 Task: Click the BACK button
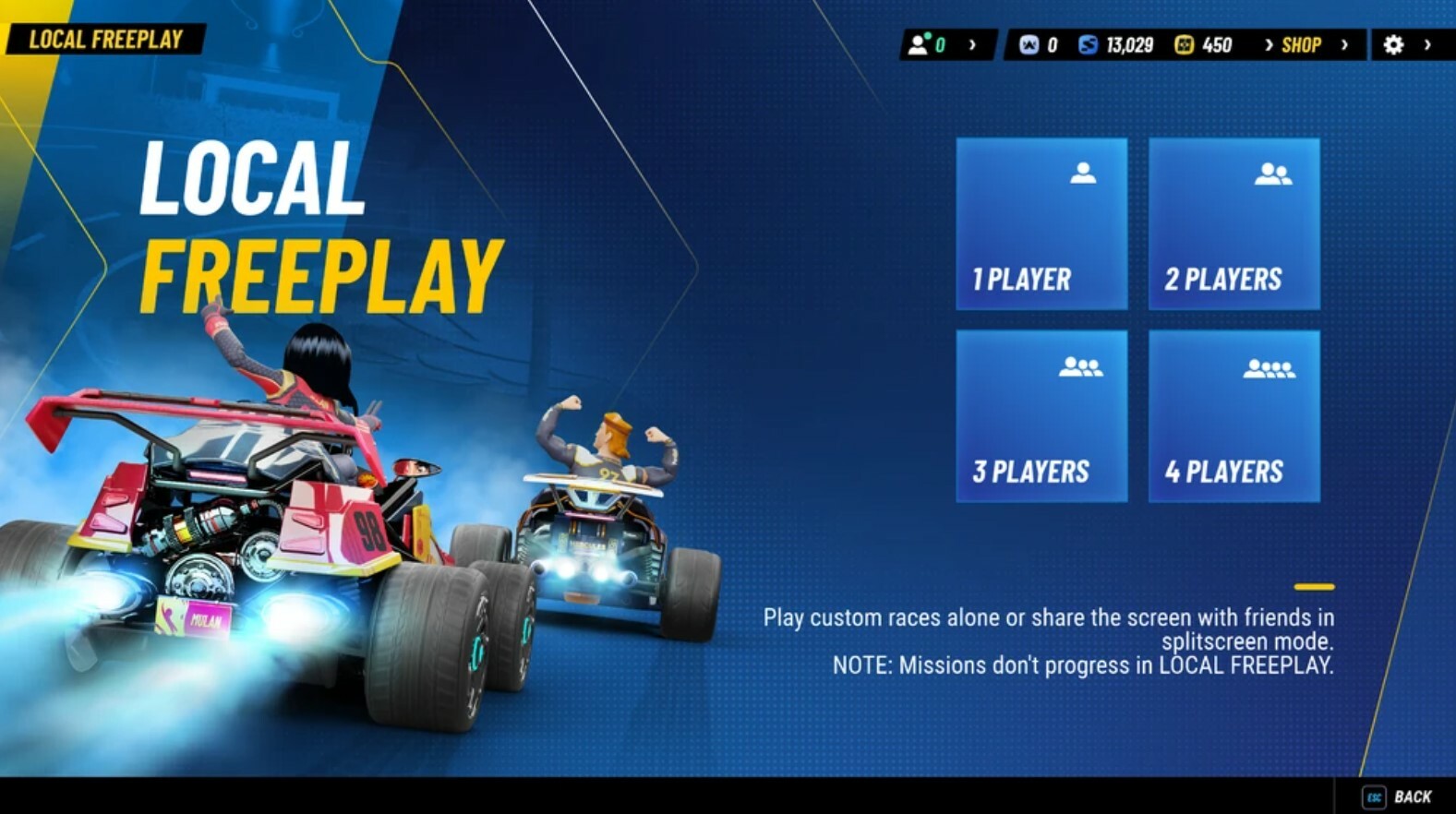click(x=1414, y=794)
